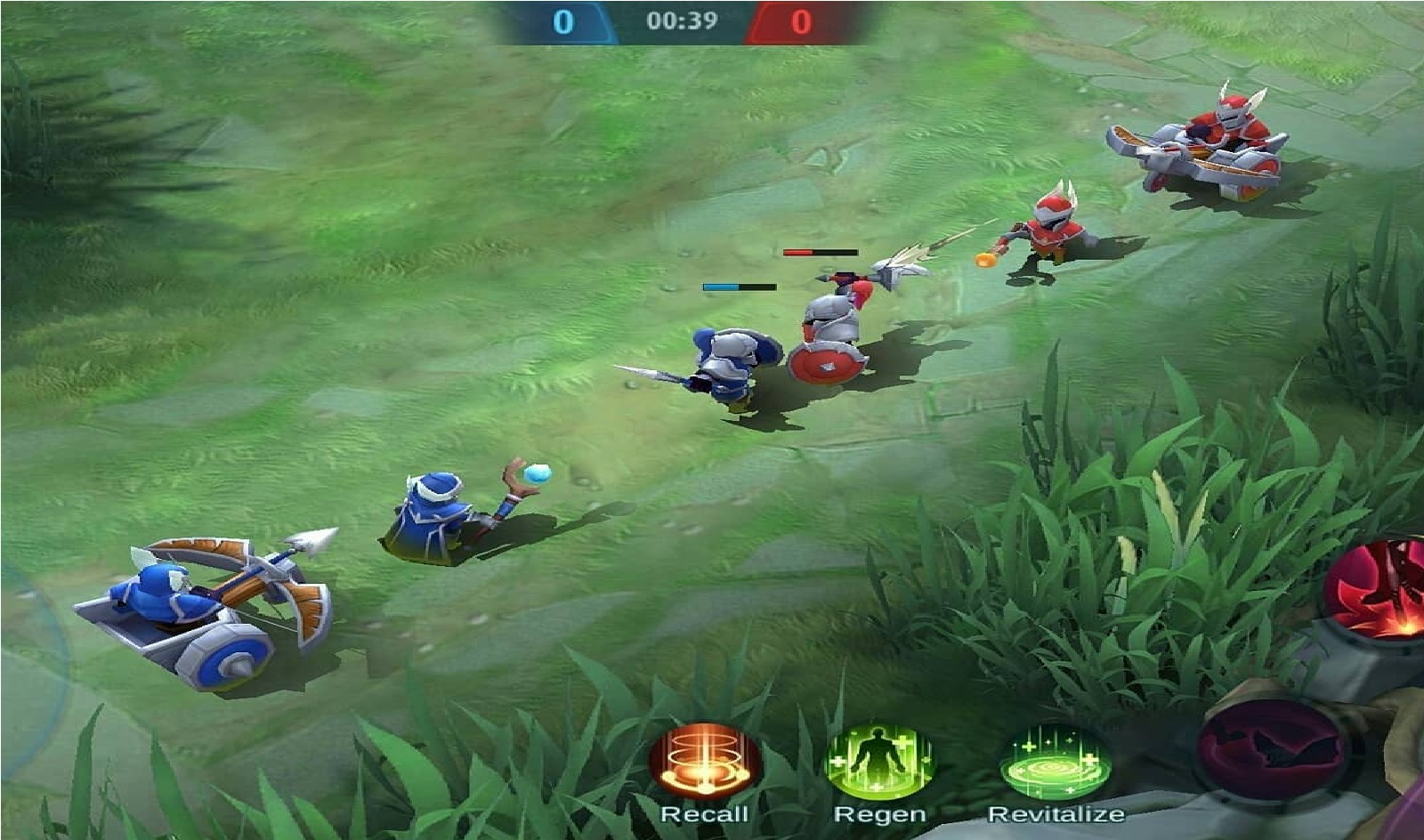The image size is (1424, 840).
Task: Tap the red minion's health bar
Action: [819, 254]
